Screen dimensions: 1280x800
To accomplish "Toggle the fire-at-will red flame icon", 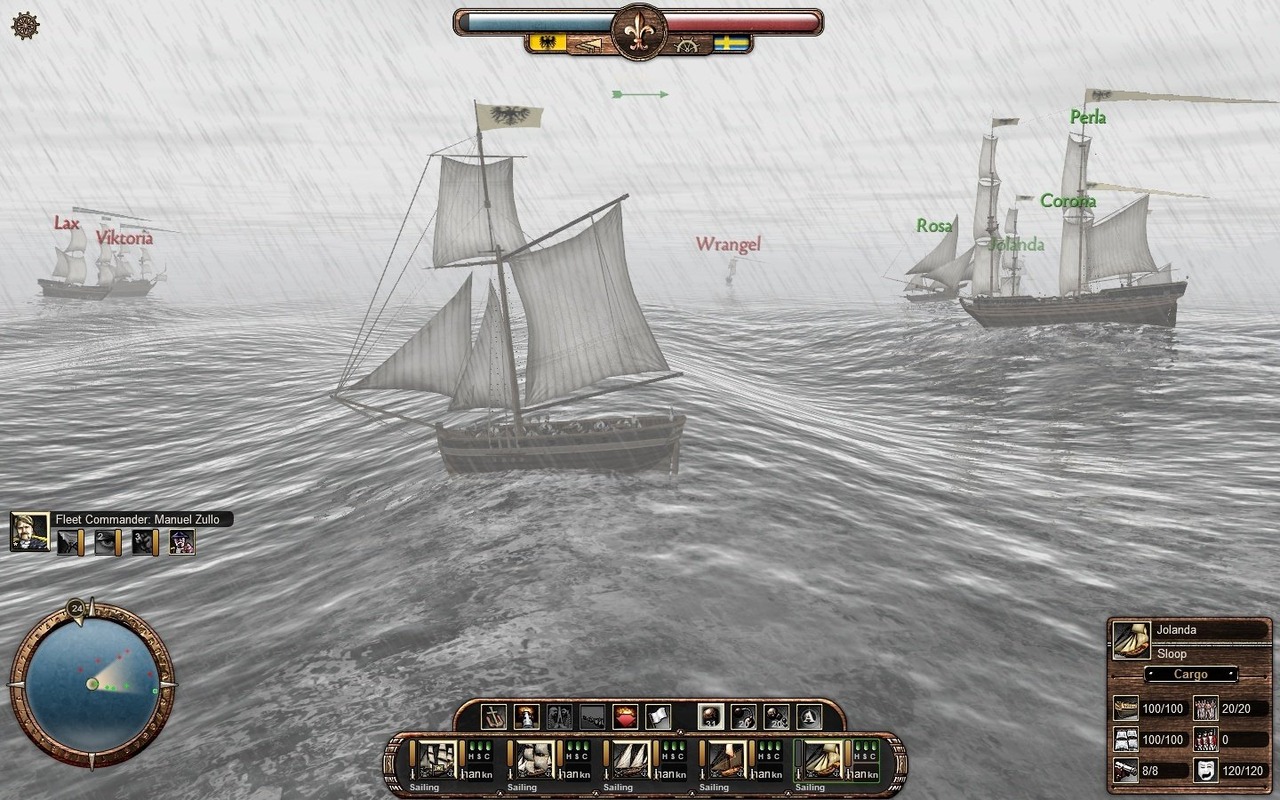I will coord(624,716).
